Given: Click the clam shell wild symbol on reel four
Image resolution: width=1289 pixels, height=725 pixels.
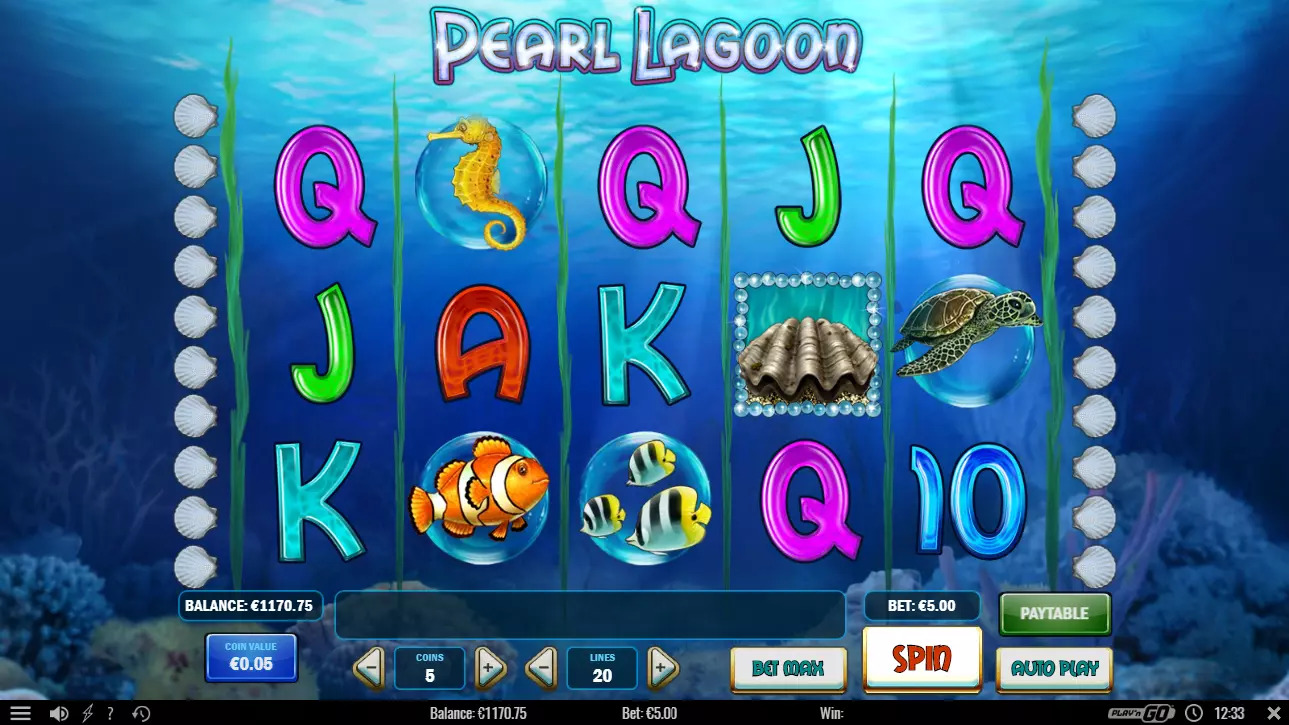Looking at the screenshot, I should click(806, 345).
